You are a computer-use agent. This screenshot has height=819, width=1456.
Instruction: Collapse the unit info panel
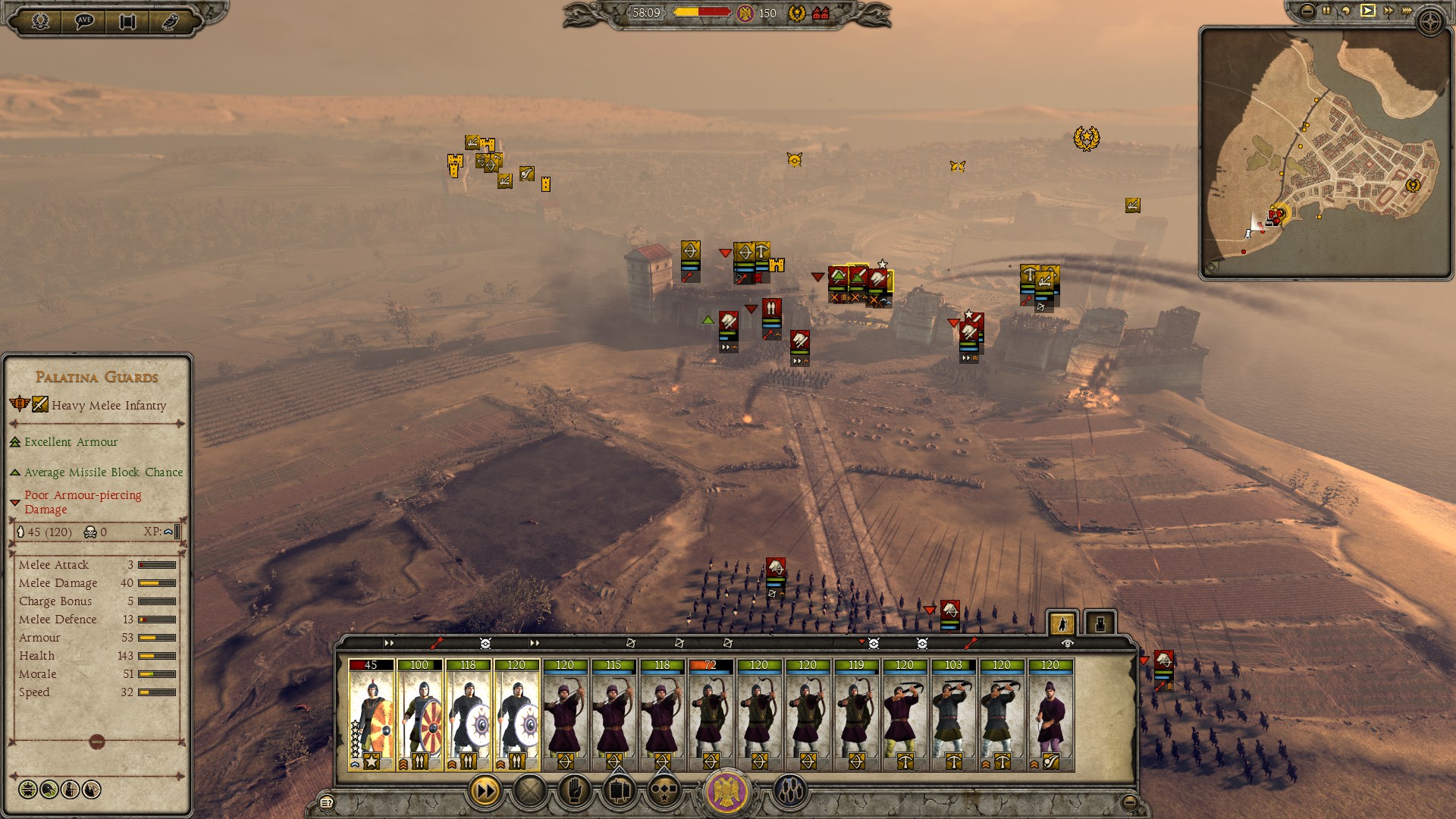pyautogui.click(x=96, y=742)
